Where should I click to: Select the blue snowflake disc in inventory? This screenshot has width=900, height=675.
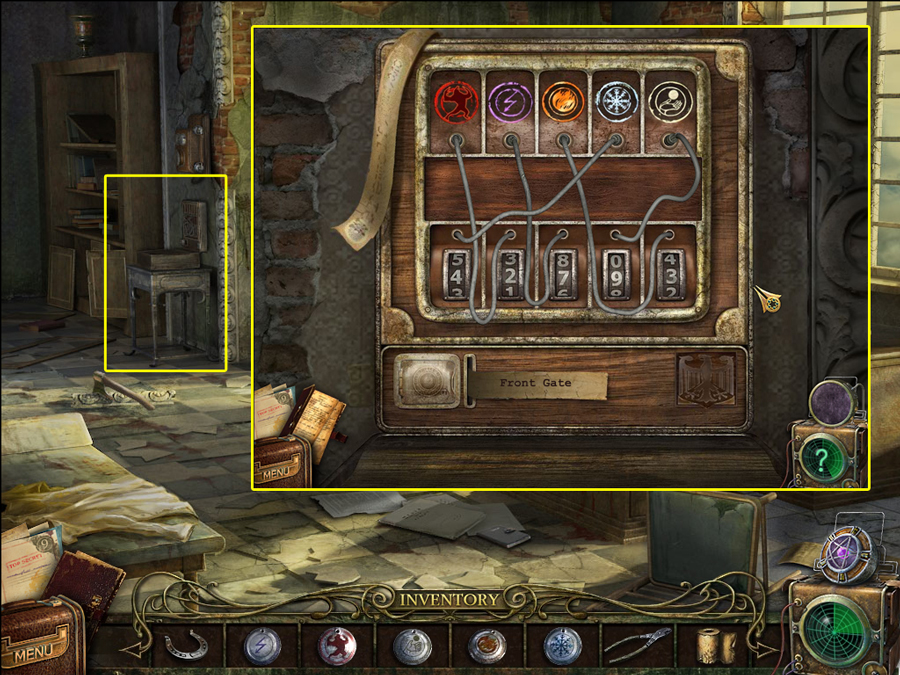(x=562, y=646)
